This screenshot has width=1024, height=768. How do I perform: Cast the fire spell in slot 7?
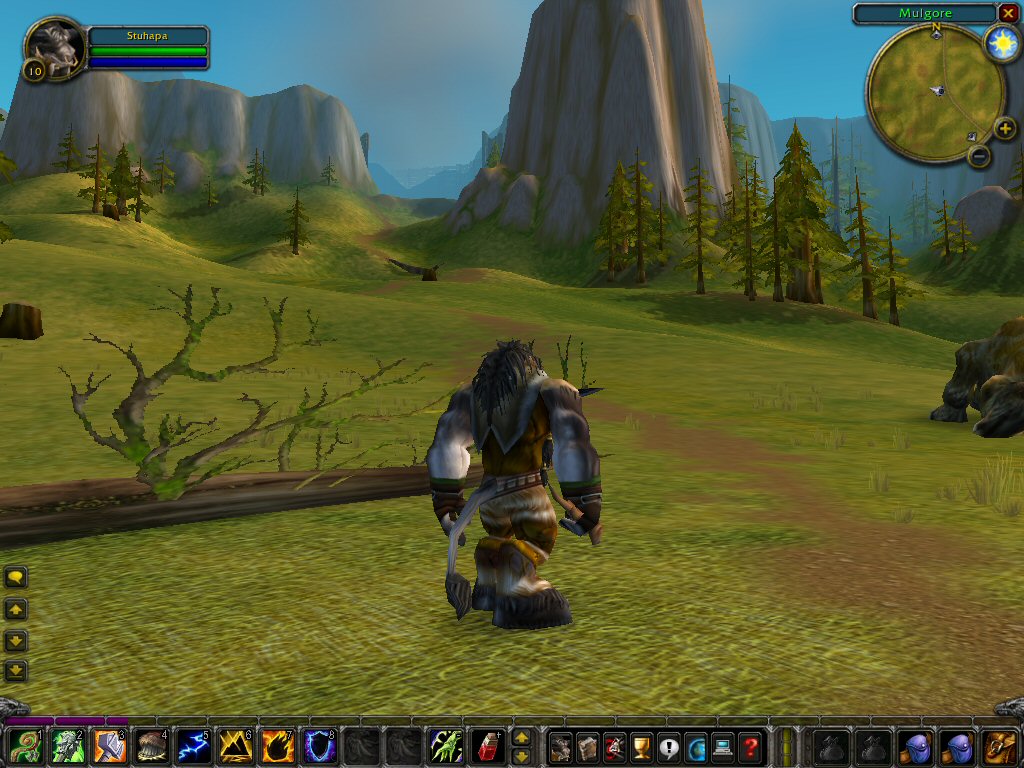(277, 746)
